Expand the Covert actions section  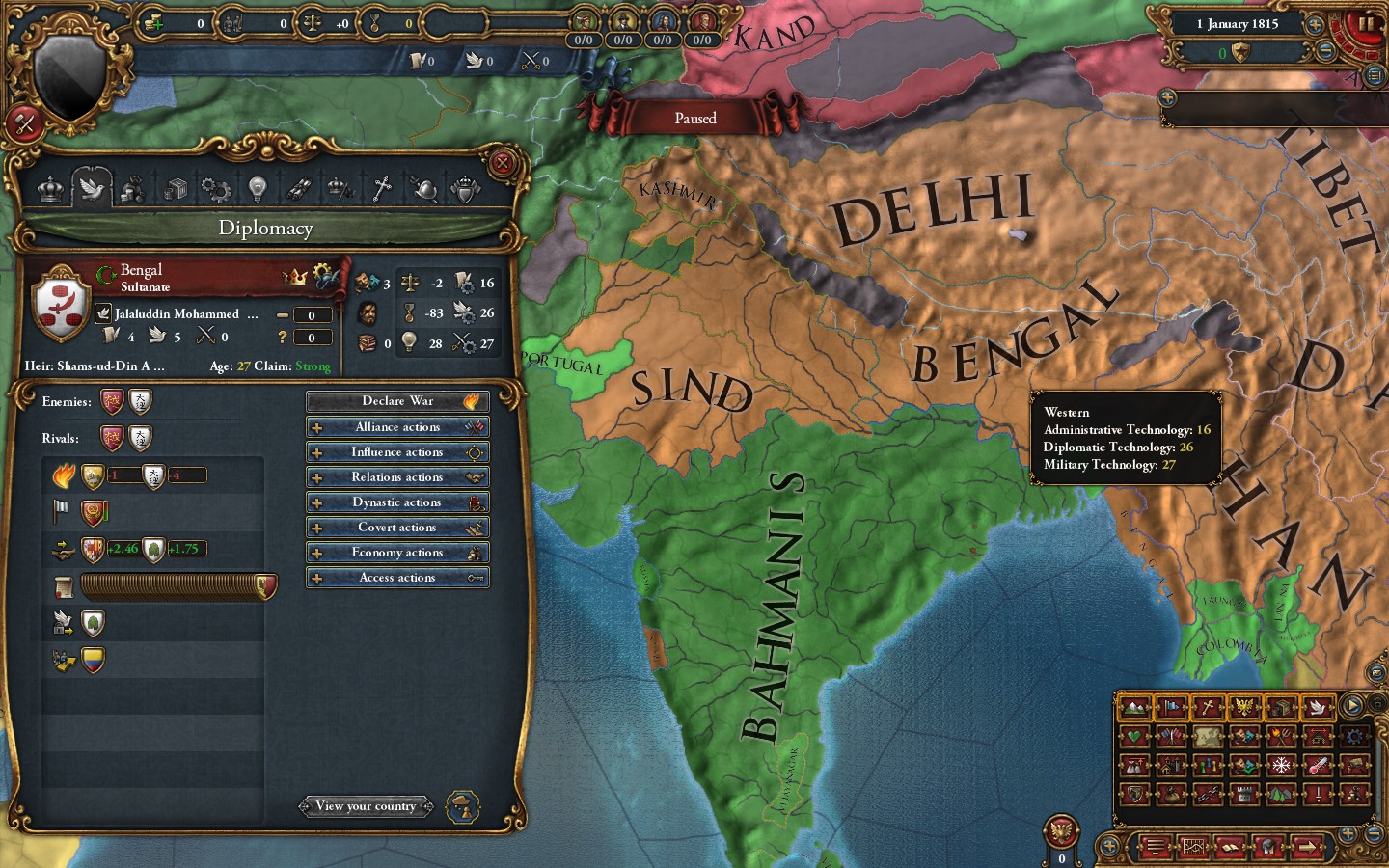(x=397, y=527)
